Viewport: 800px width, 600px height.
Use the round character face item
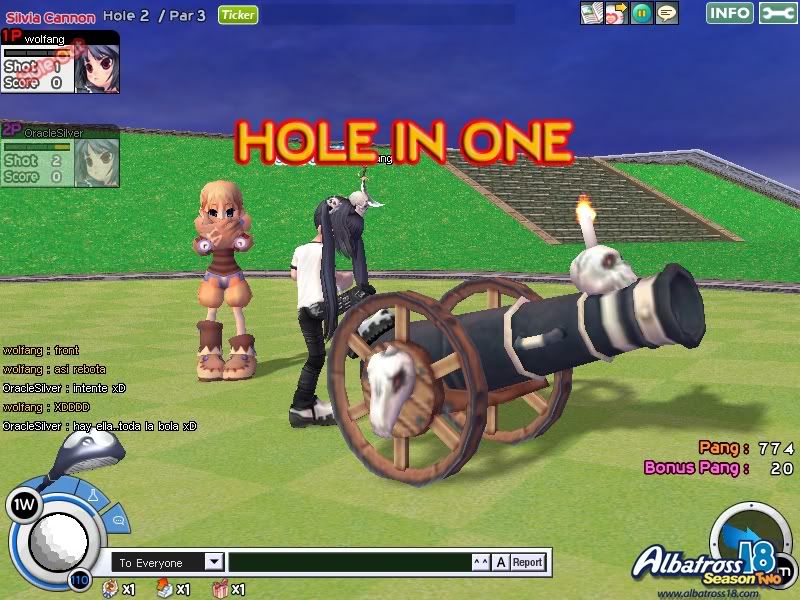[110, 589]
